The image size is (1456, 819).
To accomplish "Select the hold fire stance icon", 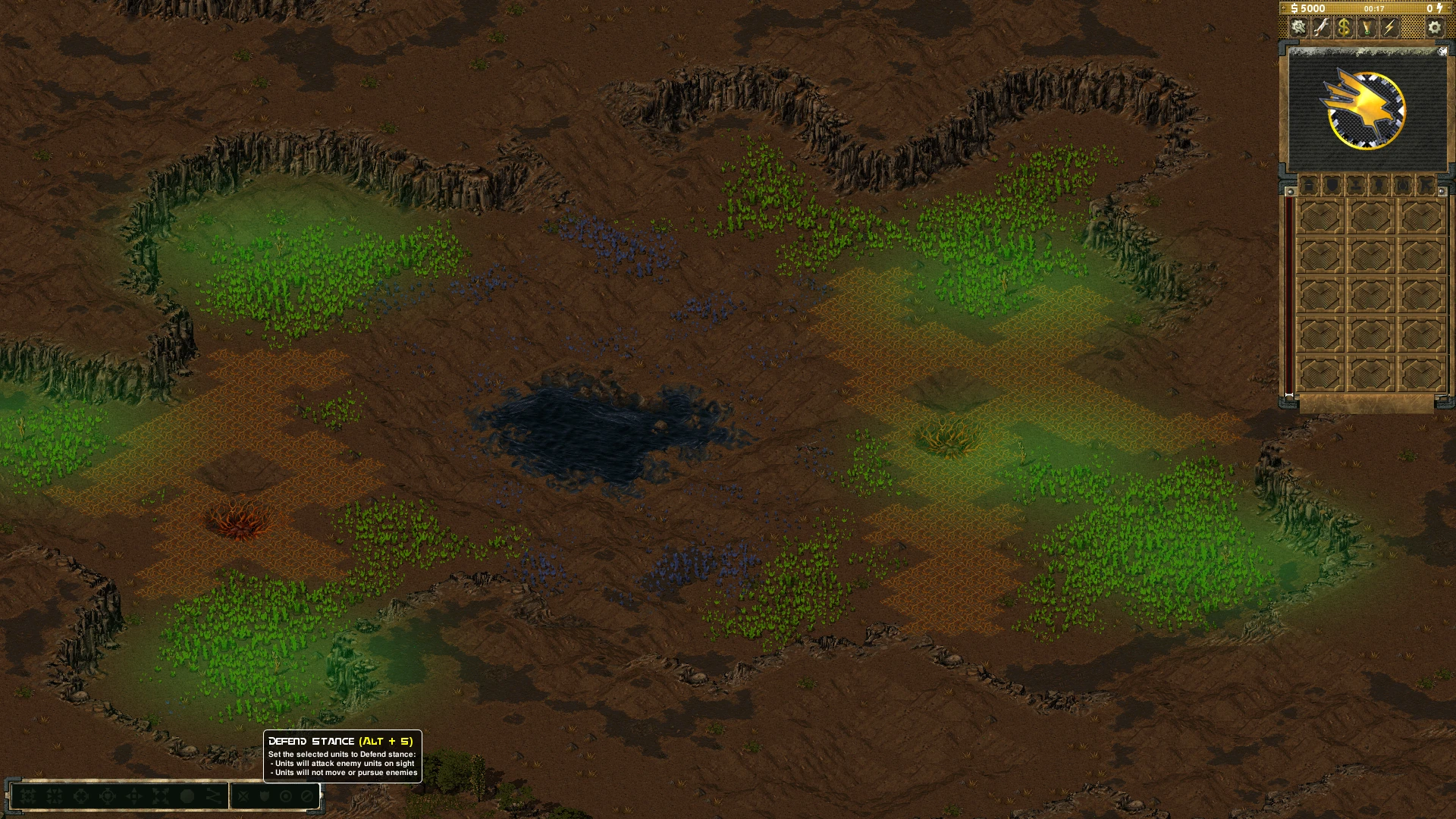I will (307, 796).
